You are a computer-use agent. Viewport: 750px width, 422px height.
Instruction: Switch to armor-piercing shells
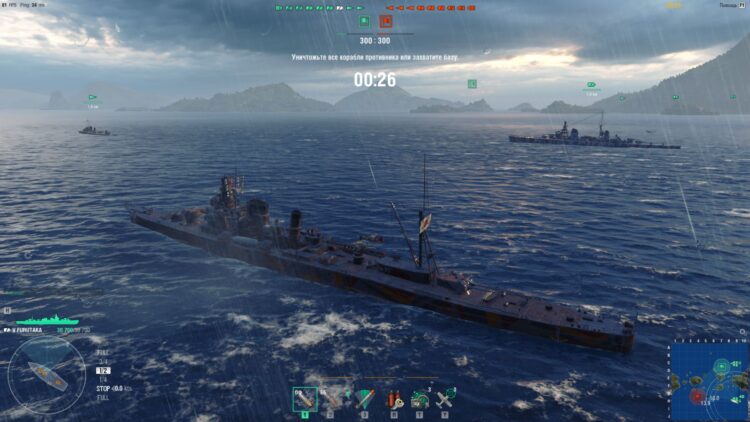(x=332, y=399)
